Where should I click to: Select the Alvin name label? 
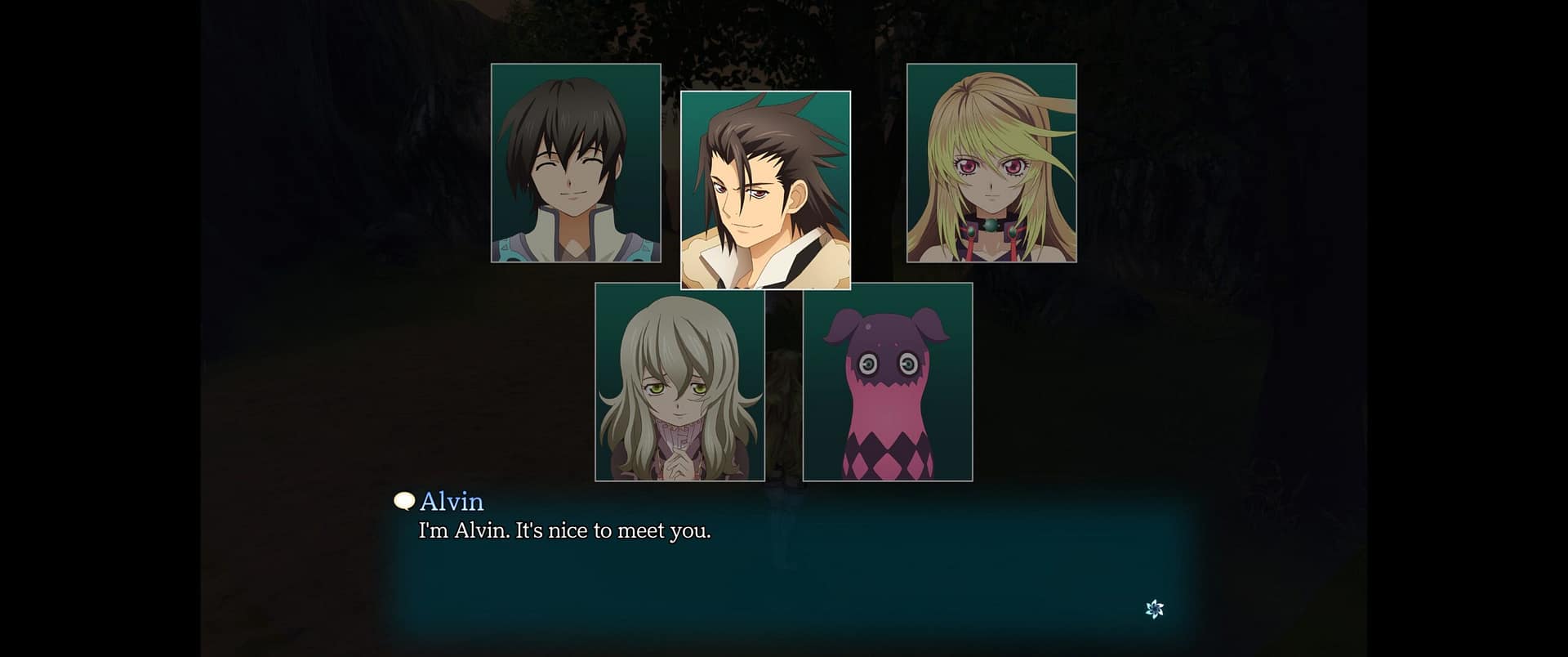pyautogui.click(x=452, y=502)
